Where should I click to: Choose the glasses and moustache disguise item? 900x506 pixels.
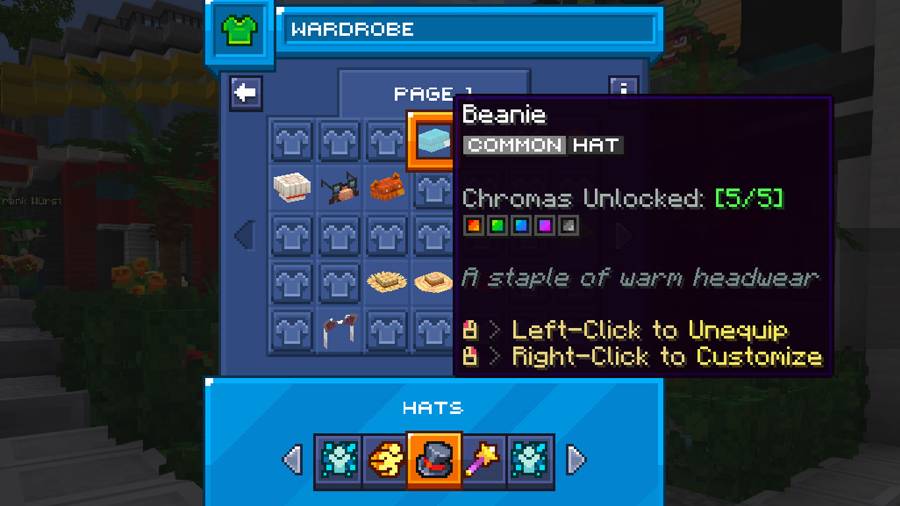click(x=340, y=188)
